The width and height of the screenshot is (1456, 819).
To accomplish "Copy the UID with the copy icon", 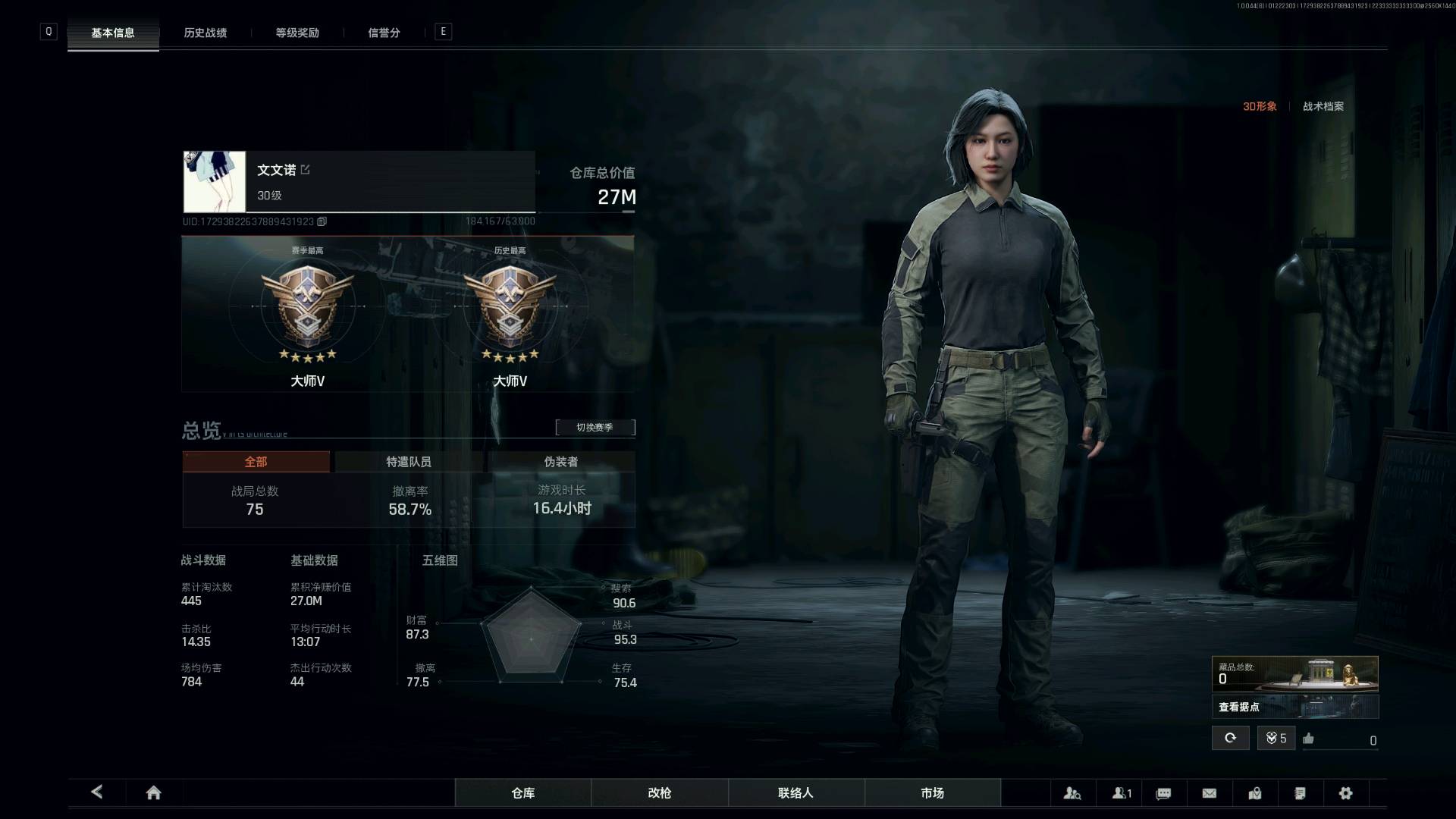I will point(322,221).
